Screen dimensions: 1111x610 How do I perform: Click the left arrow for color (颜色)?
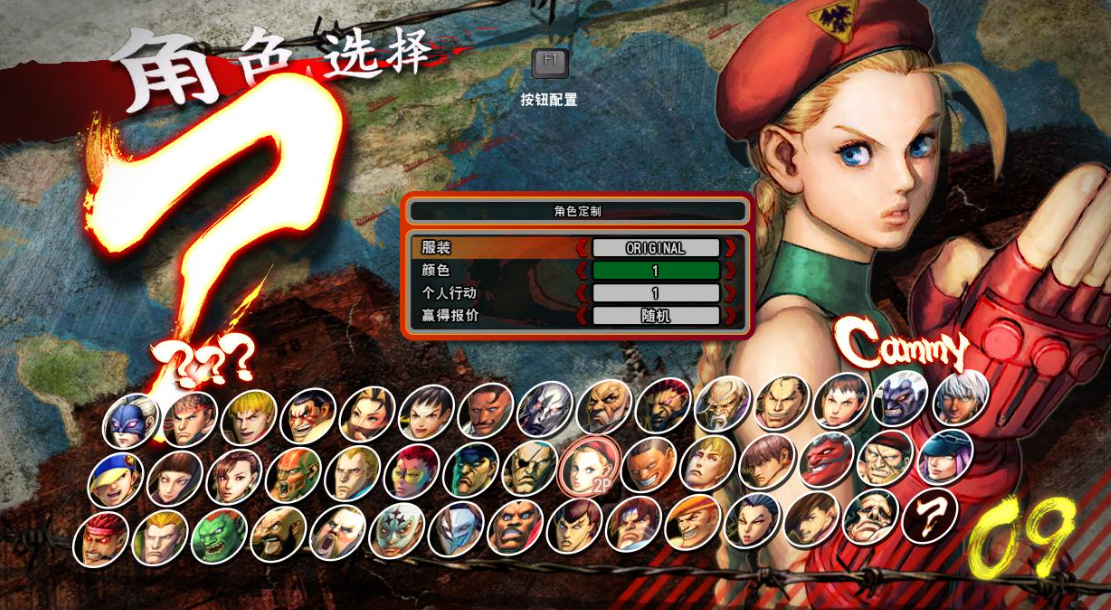pyautogui.click(x=581, y=271)
